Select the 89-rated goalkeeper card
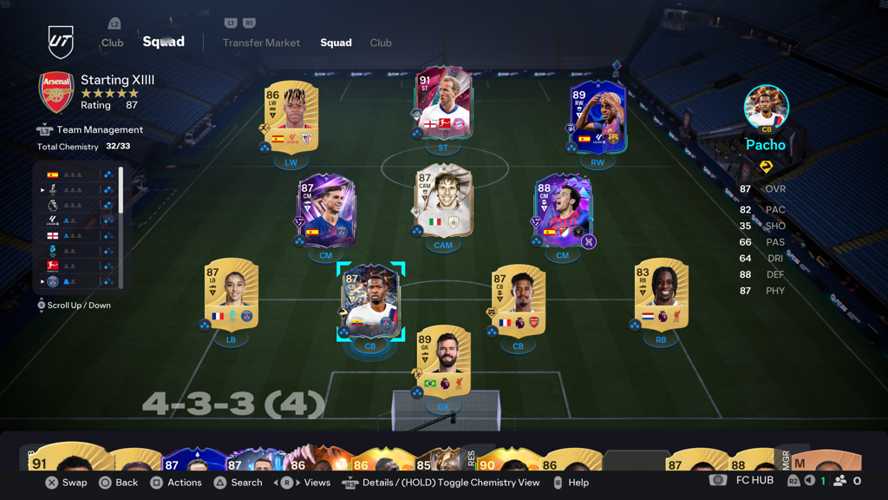This screenshot has height=500, width=888. [x=443, y=360]
